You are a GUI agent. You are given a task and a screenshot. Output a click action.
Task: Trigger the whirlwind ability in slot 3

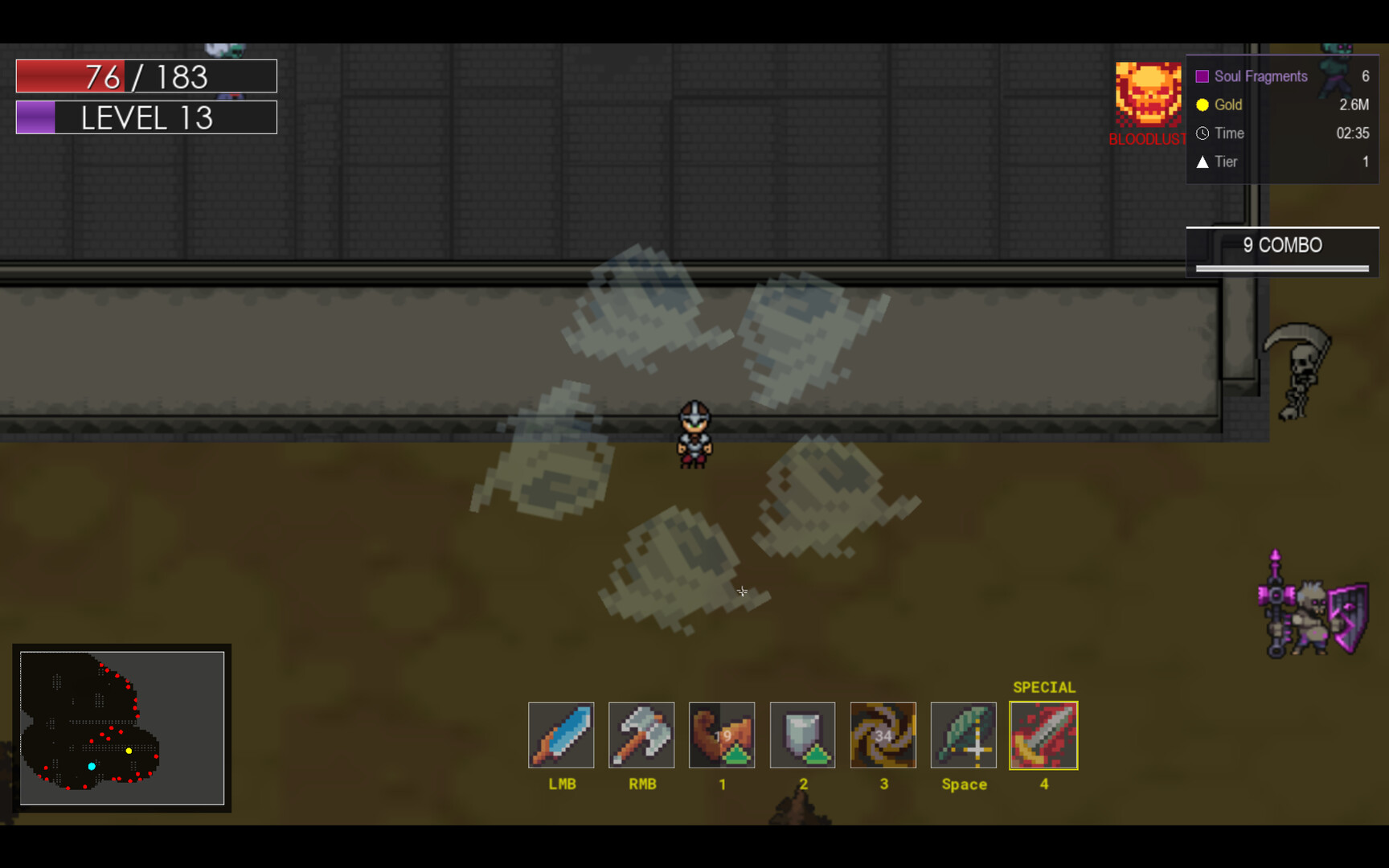[883, 735]
